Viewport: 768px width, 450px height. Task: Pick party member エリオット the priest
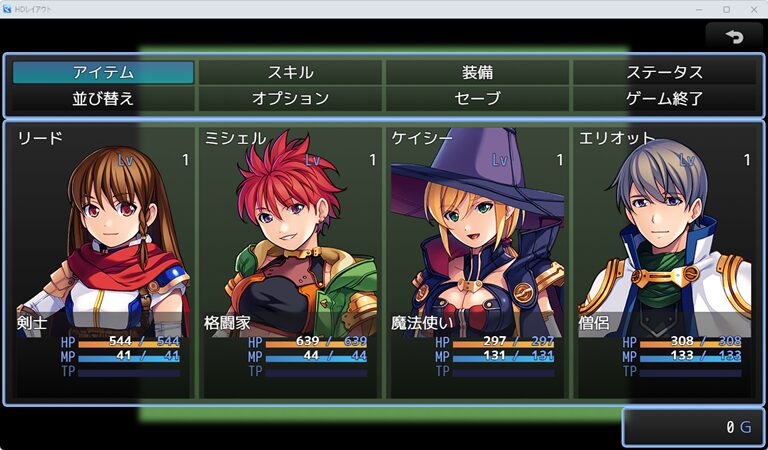[x=664, y=262]
